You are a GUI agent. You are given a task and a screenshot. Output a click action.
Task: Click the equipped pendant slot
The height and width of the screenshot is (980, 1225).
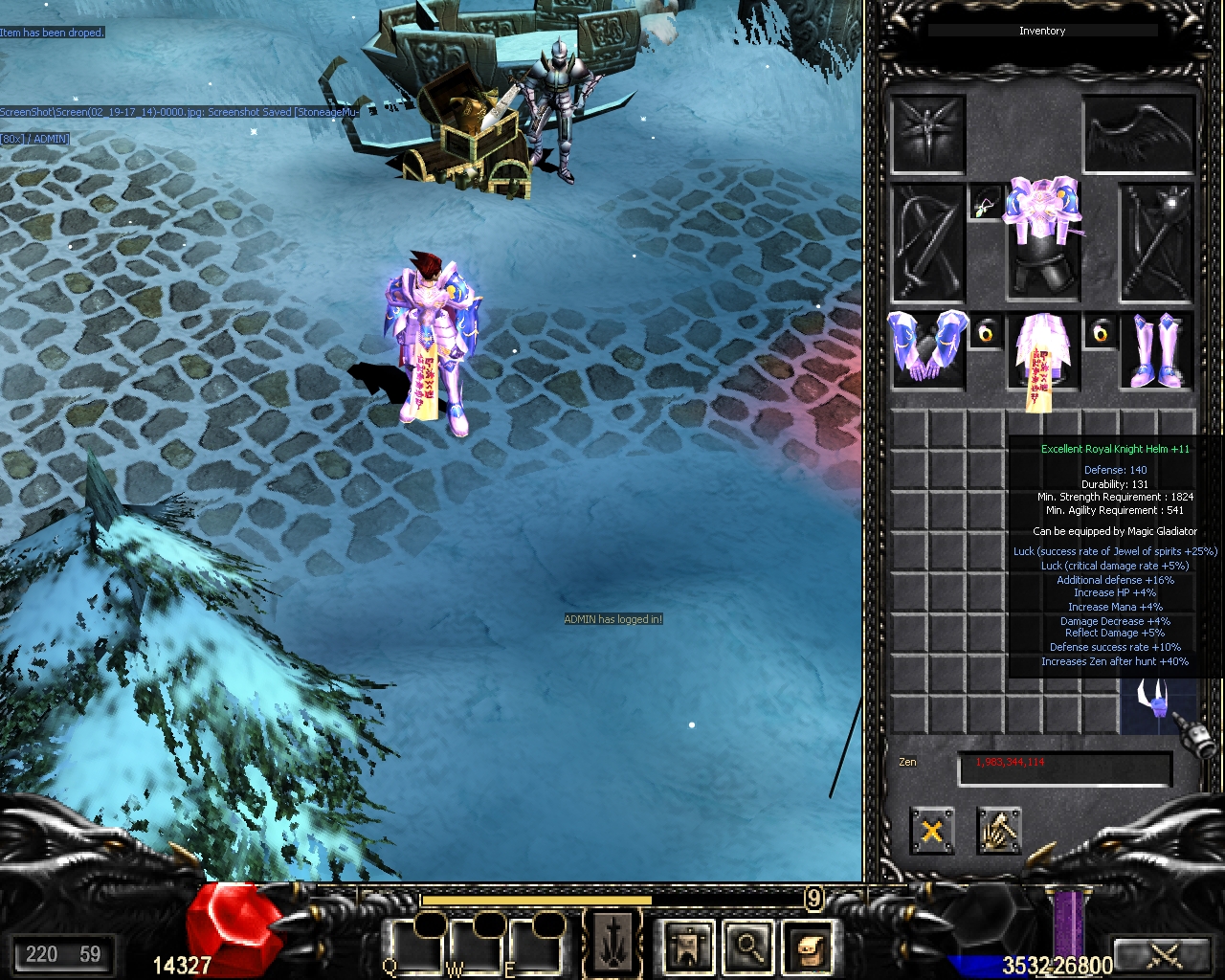[985, 202]
